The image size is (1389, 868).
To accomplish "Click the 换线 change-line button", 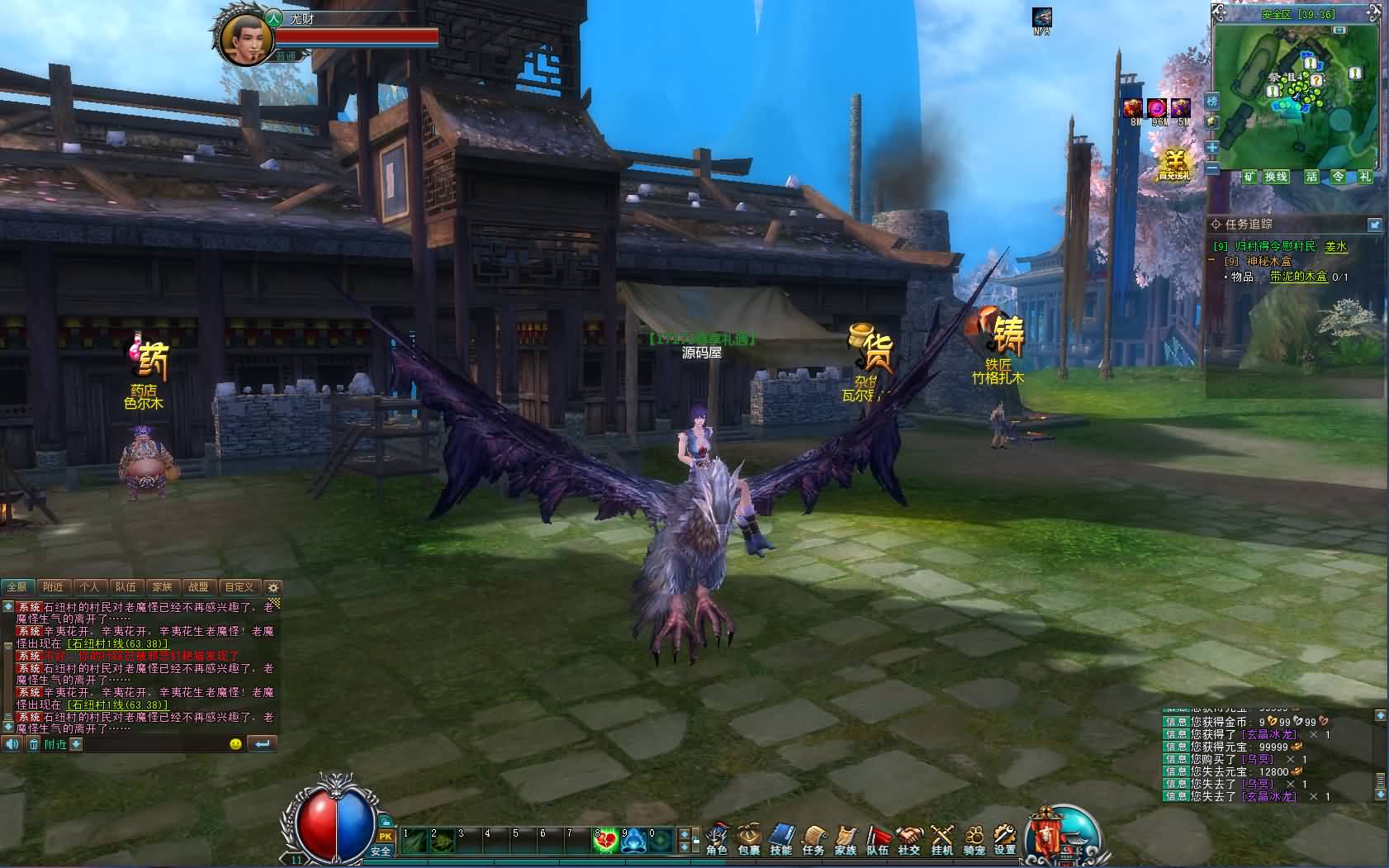I will (1276, 177).
